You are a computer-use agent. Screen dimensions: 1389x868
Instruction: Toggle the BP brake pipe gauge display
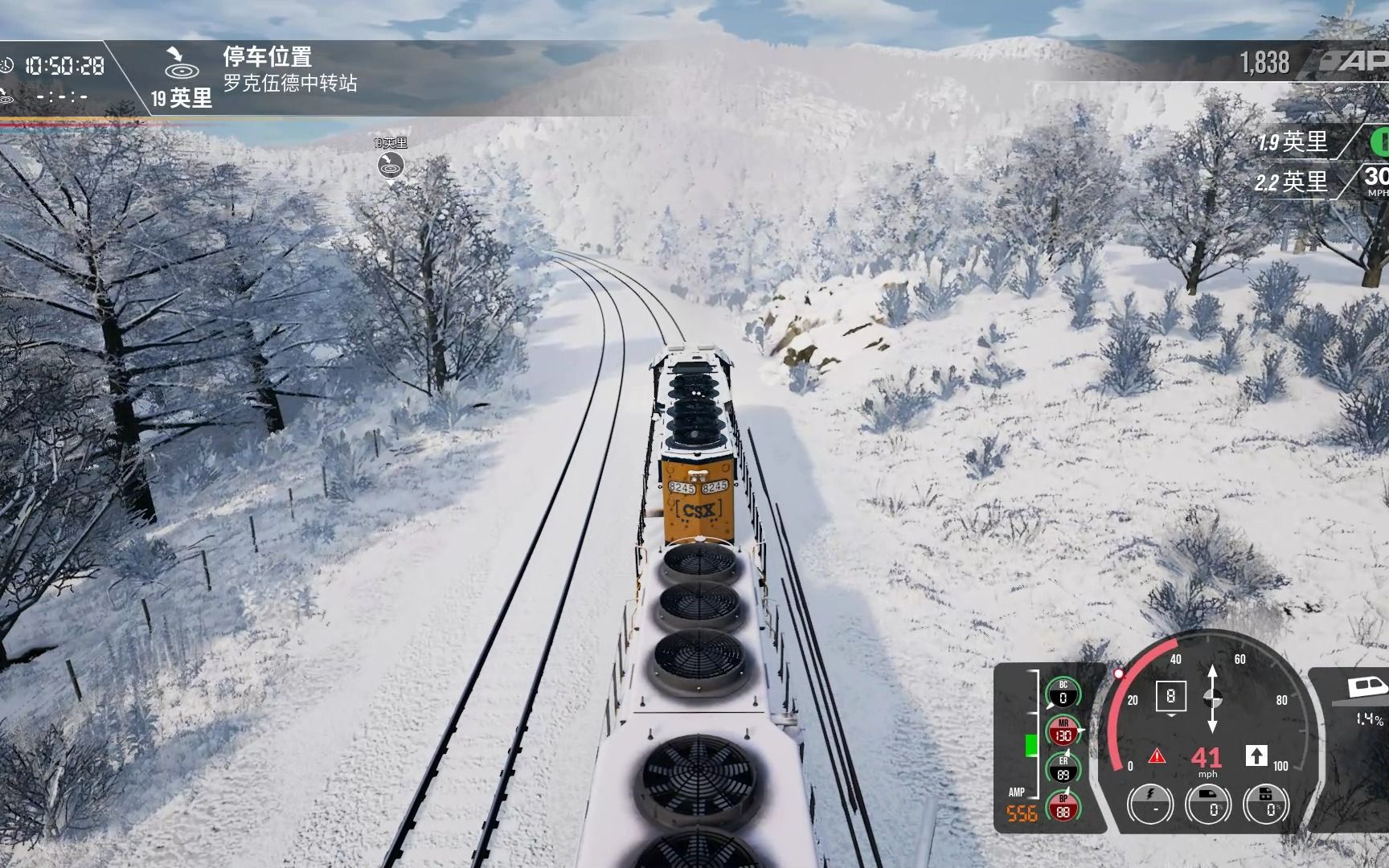tap(1063, 809)
